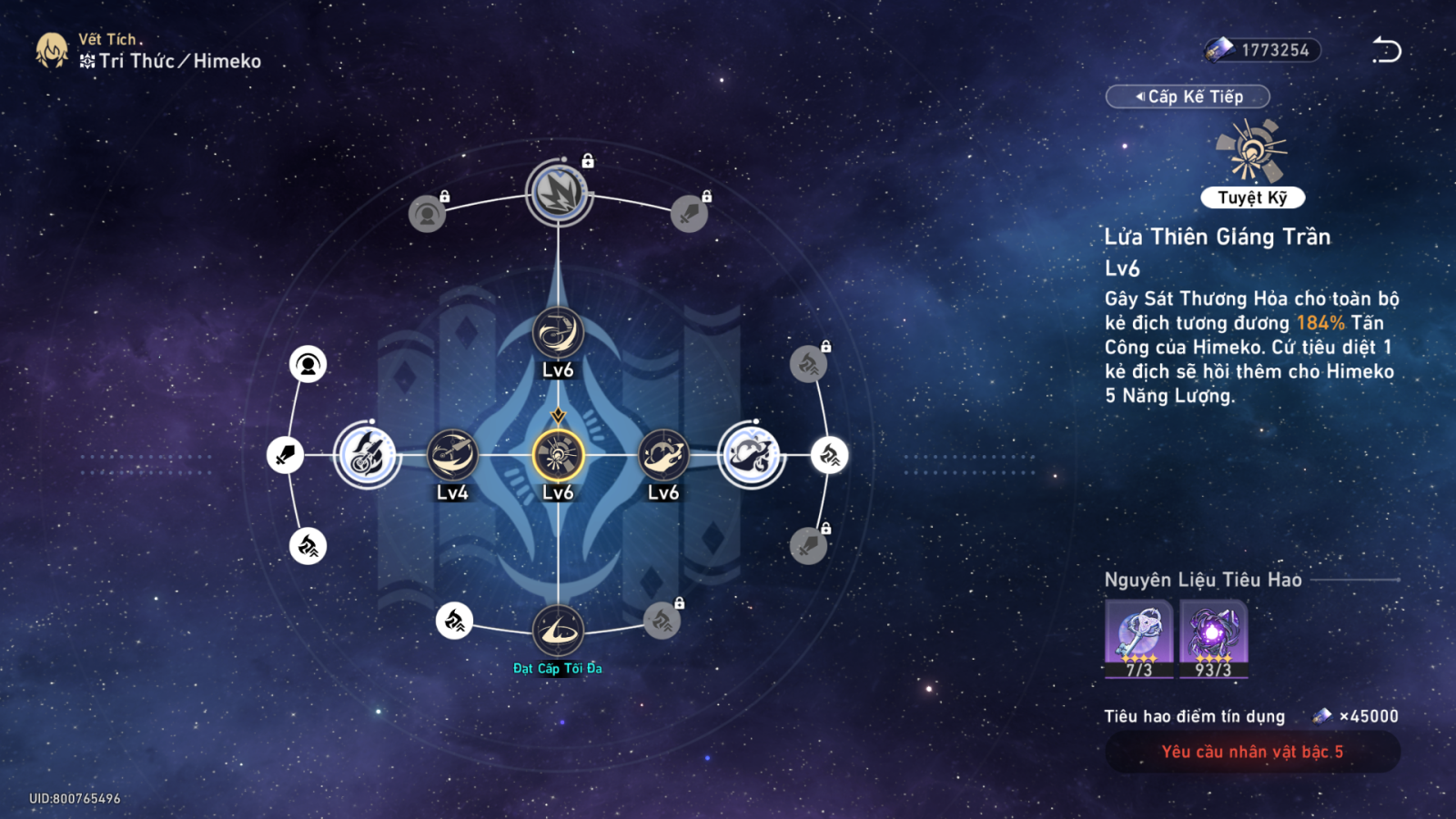Open the Cấp Kế Tiếp next-level preview

(x=1188, y=96)
